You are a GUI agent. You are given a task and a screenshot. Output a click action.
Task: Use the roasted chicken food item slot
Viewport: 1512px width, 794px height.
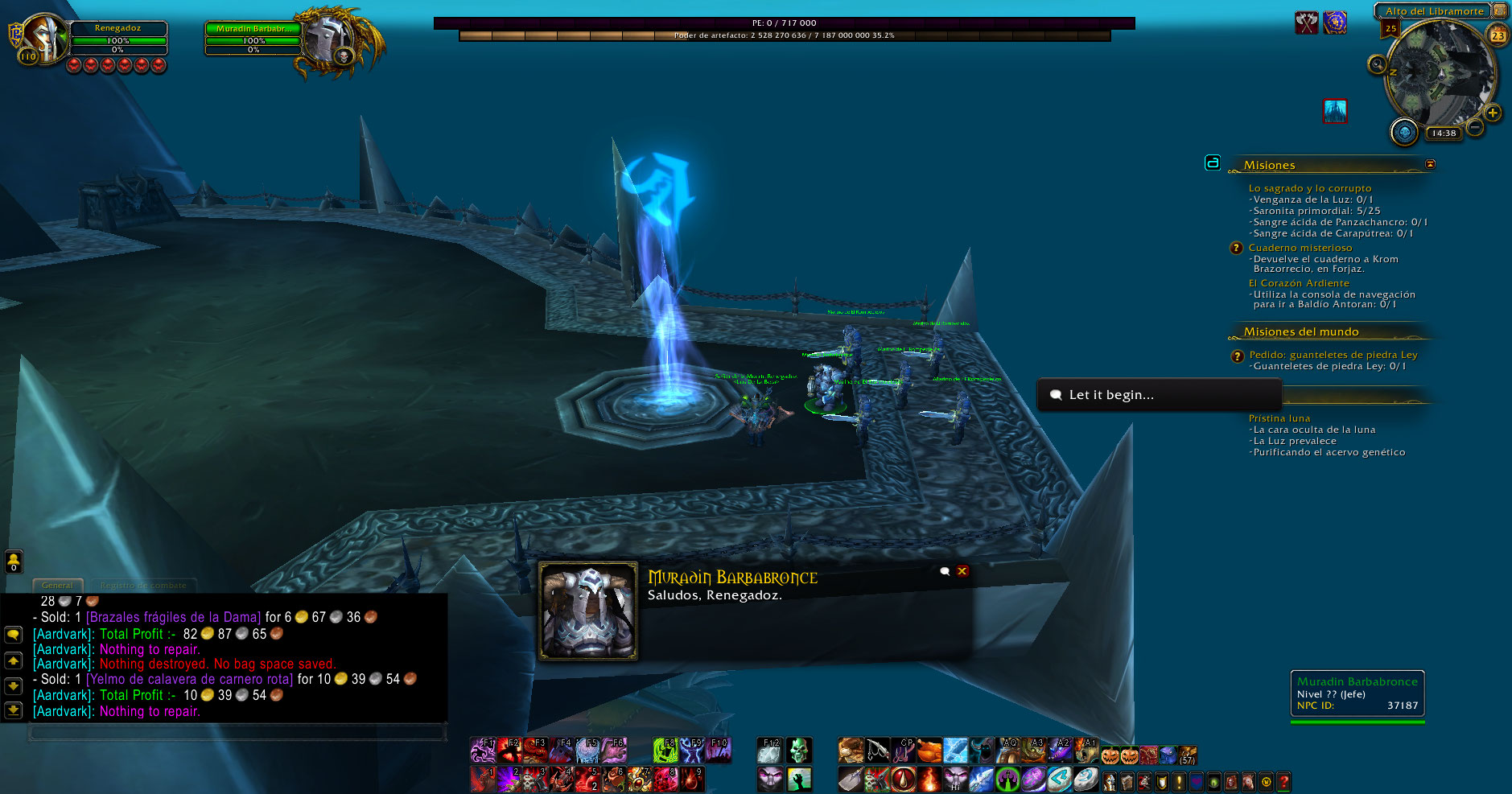(929, 751)
